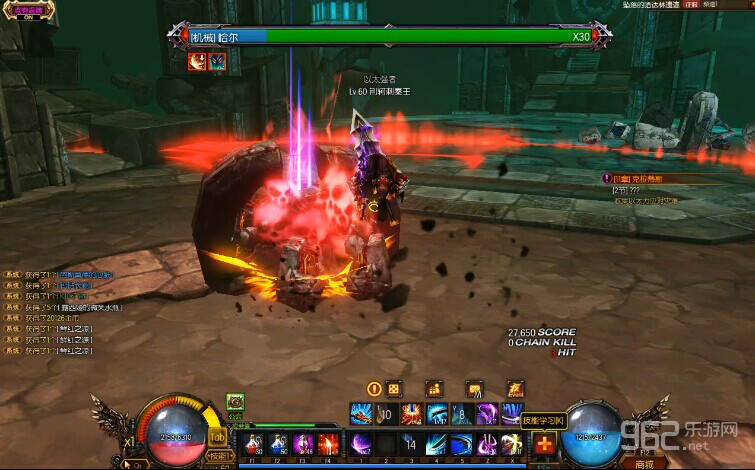Click the orange plus skill-learning button
The height and width of the screenshot is (470, 755).
545,444
